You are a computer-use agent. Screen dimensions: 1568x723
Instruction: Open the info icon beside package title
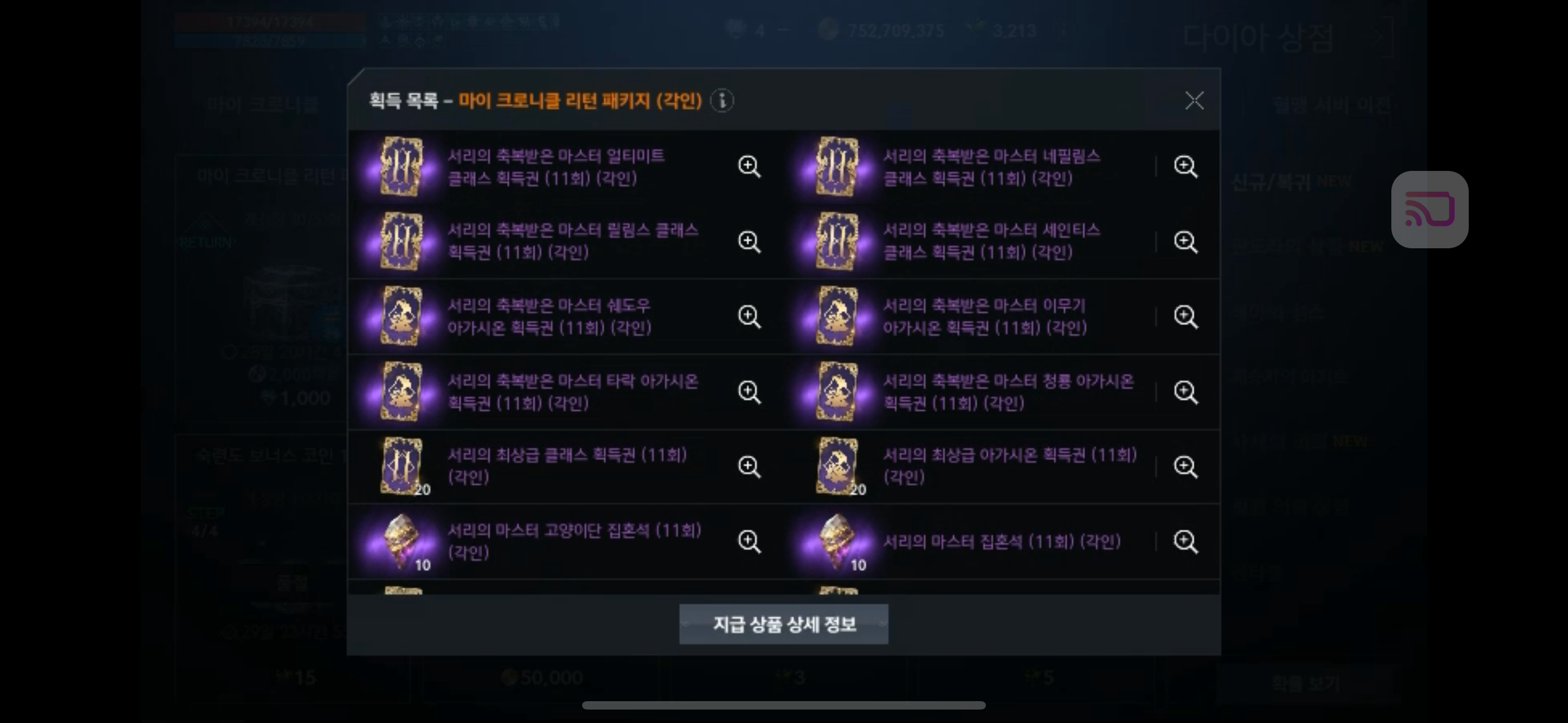click(723, 101)
